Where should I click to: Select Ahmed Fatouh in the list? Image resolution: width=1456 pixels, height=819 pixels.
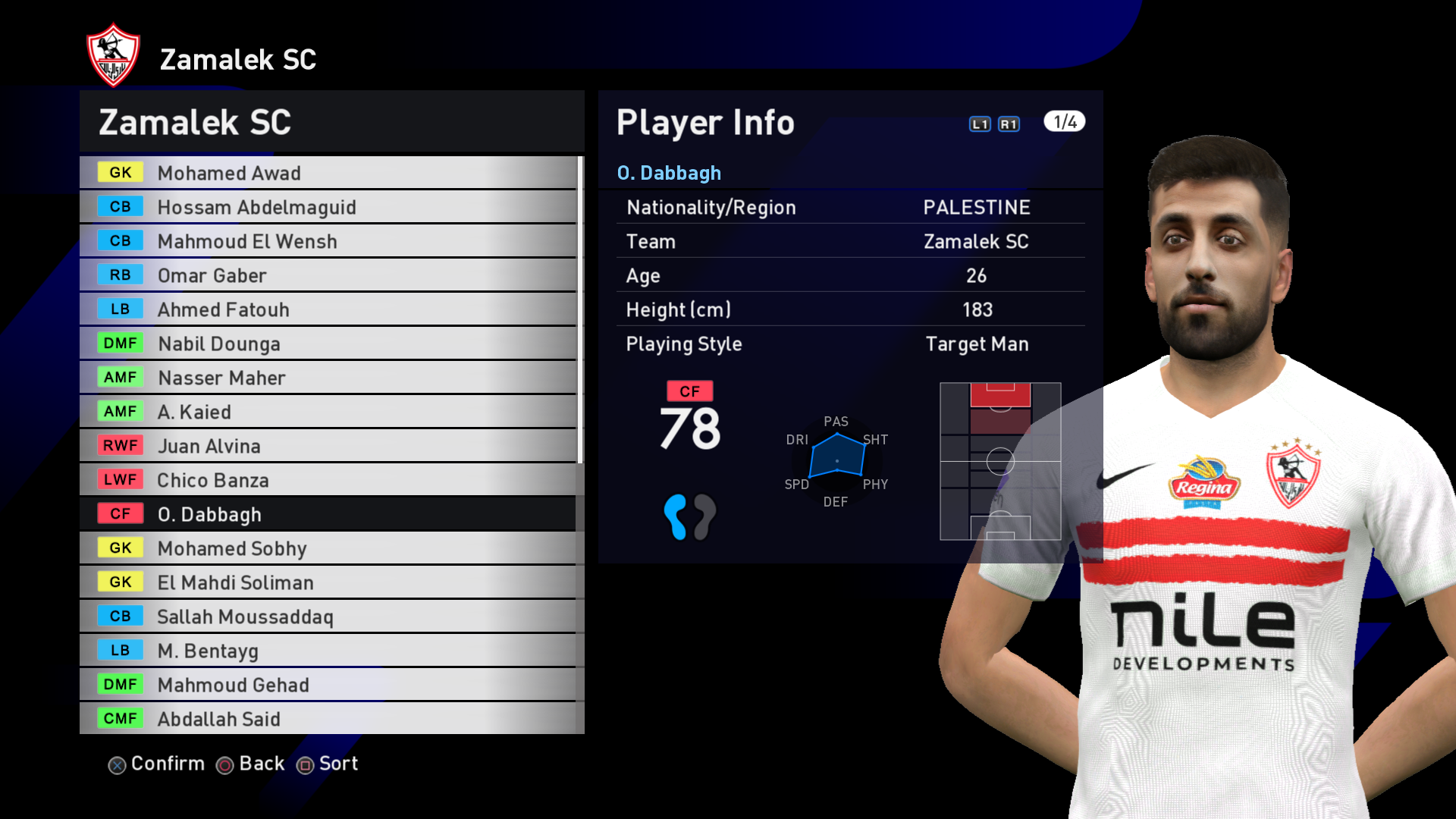pos(328,309)
